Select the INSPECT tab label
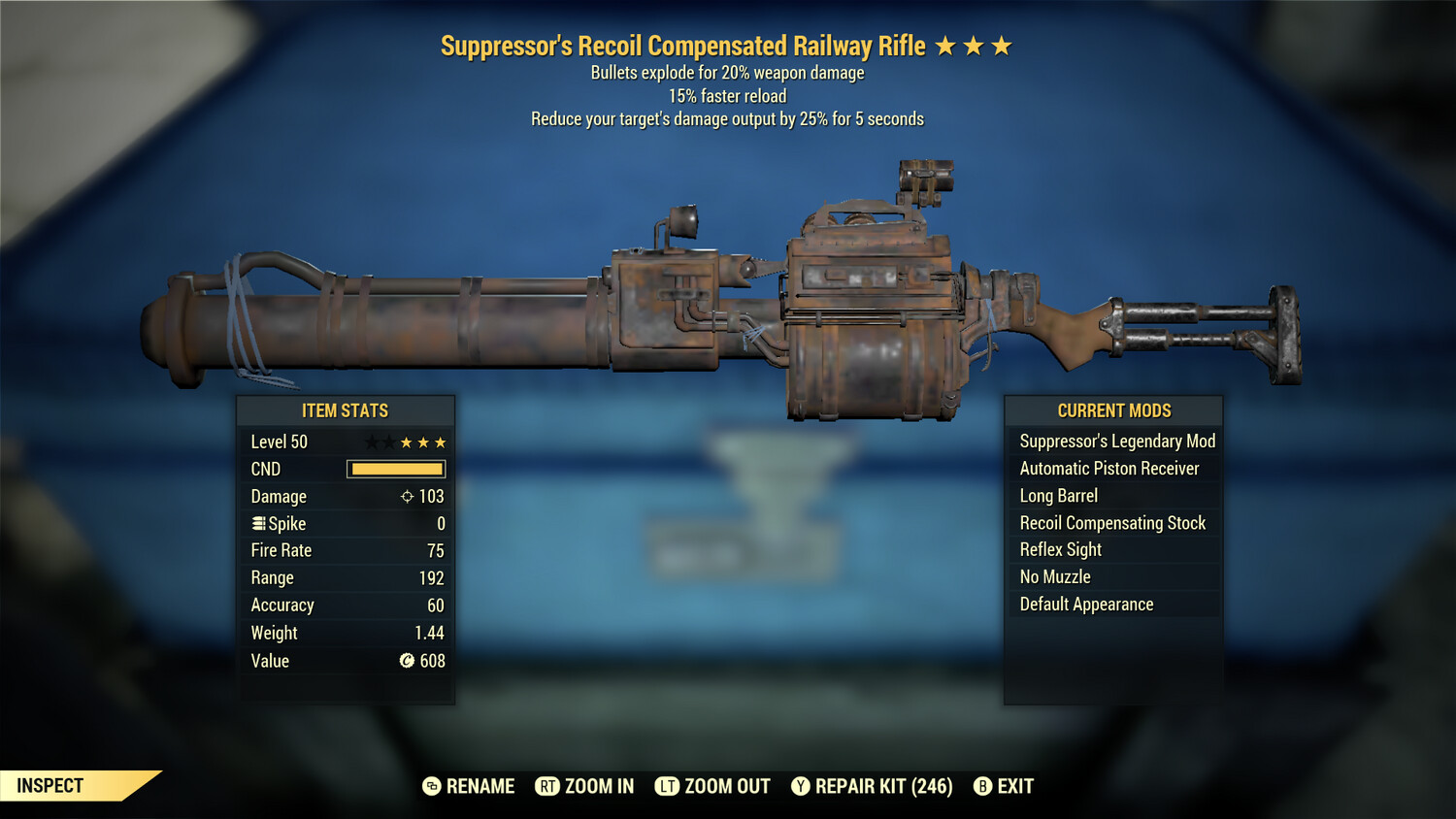The width and height of the screenshot is (1456, 819). point(49,786)
